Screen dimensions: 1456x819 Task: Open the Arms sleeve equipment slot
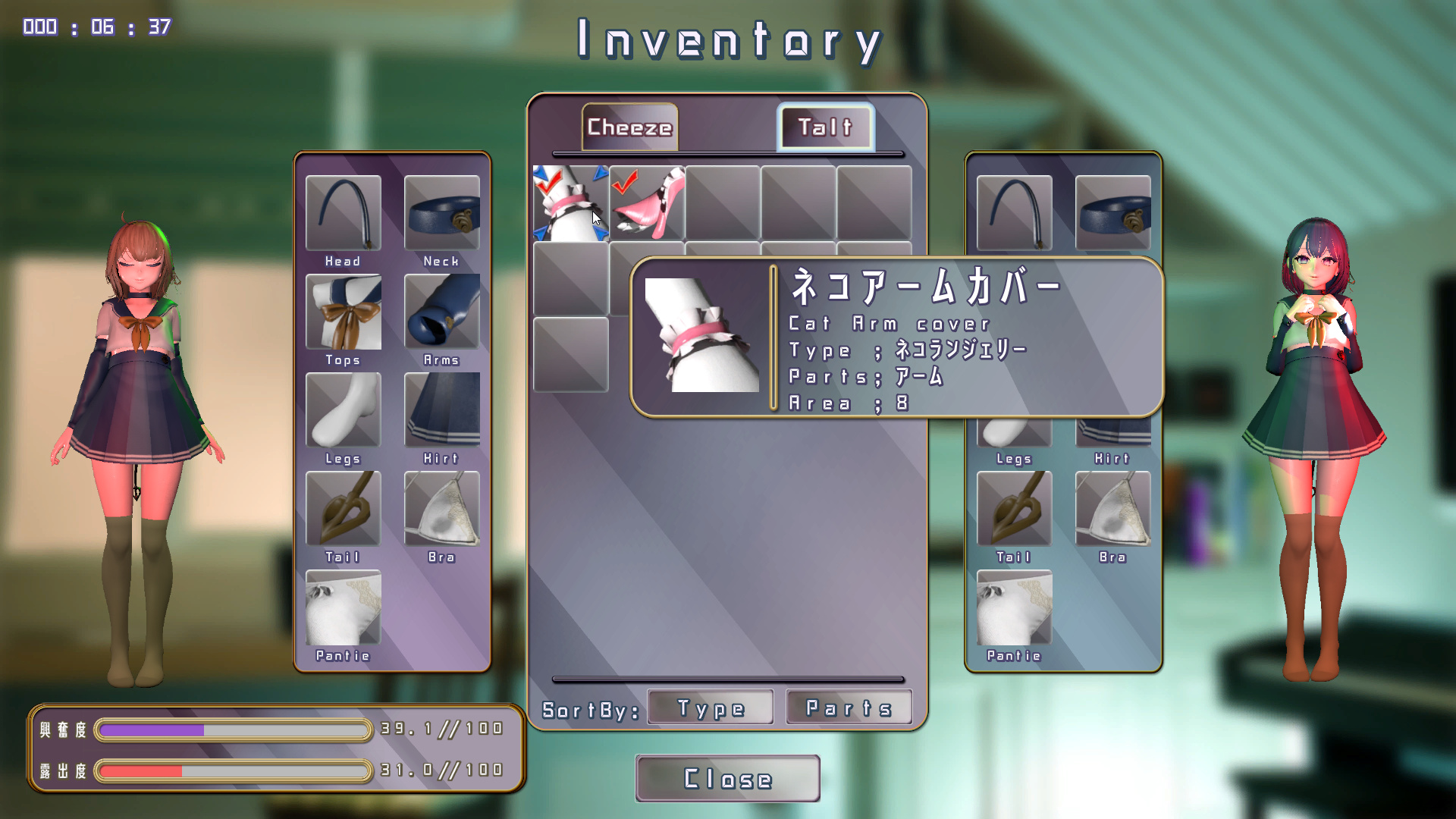tap(441, 312)
